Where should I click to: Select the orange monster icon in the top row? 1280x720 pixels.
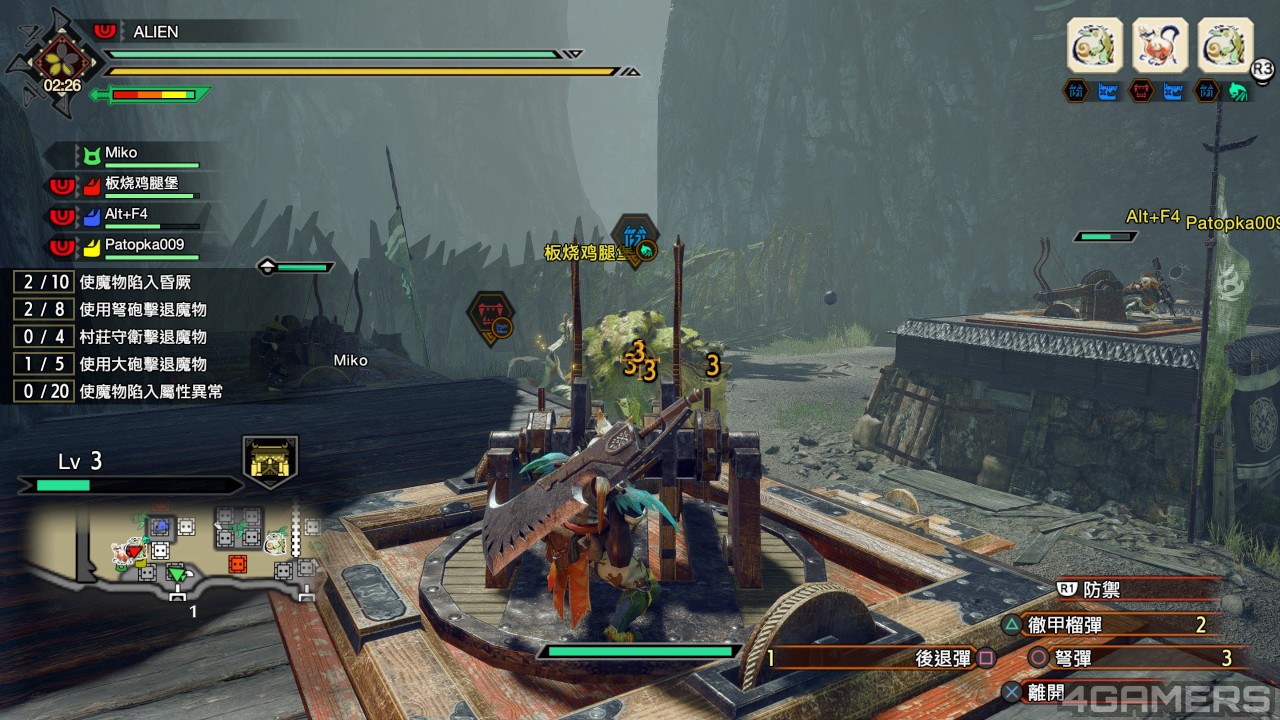tap(1160, 45)
